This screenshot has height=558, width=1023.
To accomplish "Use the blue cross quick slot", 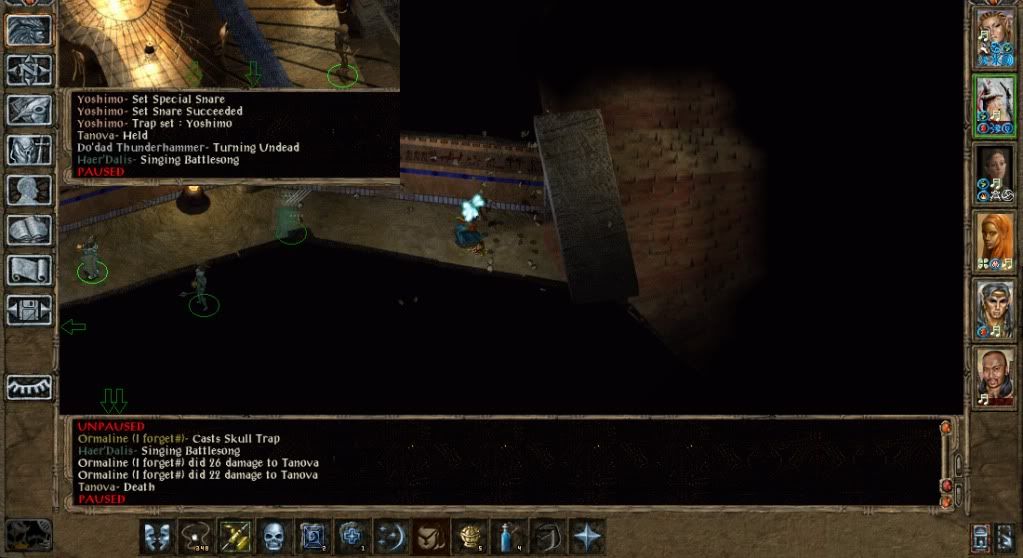I will tap(352, 535).
